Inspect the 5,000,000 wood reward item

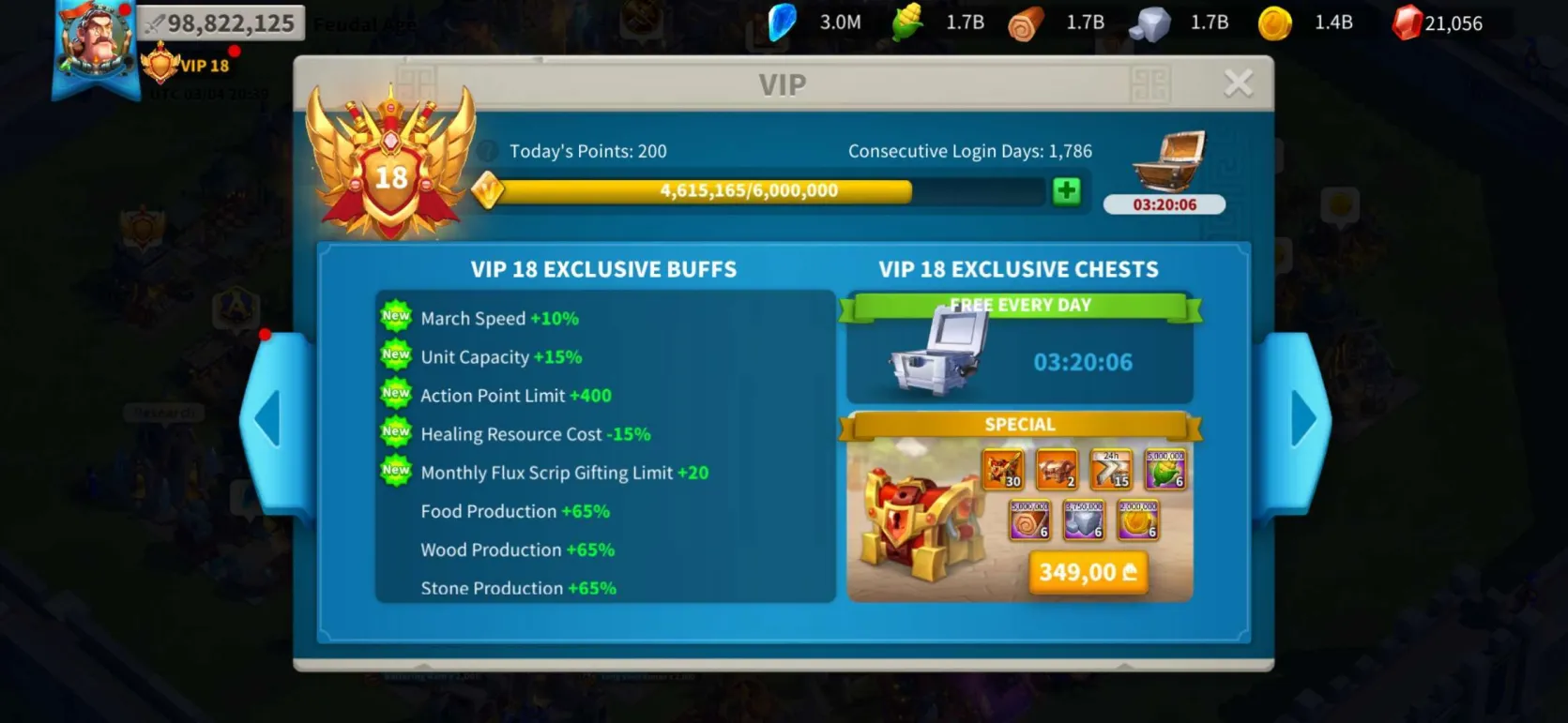point(1028,520)
